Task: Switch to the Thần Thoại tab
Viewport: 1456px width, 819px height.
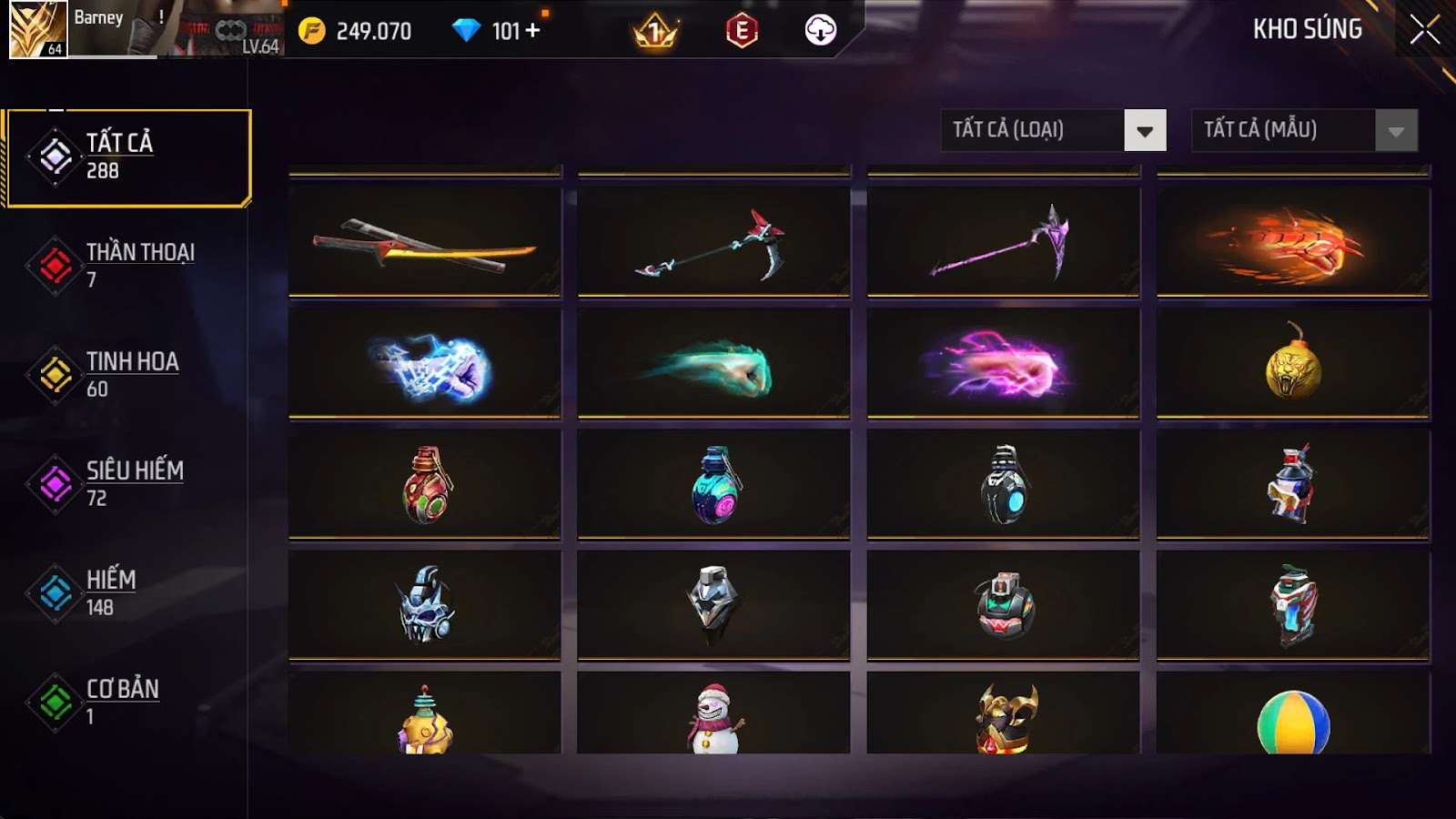Action: tap(127, 266)
